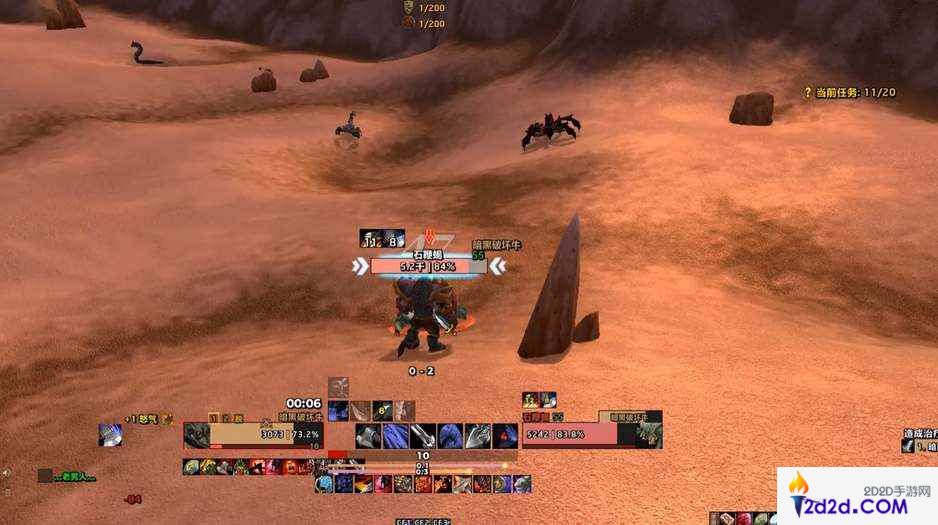Toggle the speaker icon on the left edge
Screen dimensions: 938x525
5,473
